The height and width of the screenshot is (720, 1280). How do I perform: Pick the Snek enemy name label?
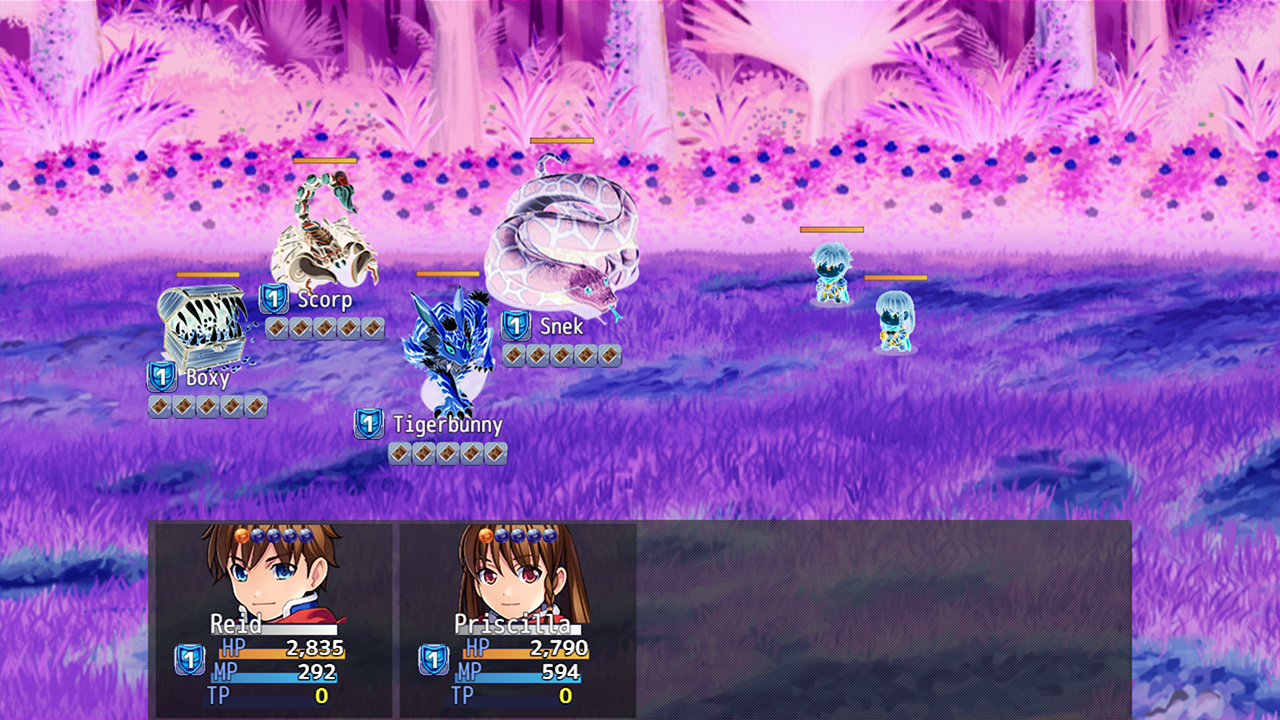coord(561,326)
